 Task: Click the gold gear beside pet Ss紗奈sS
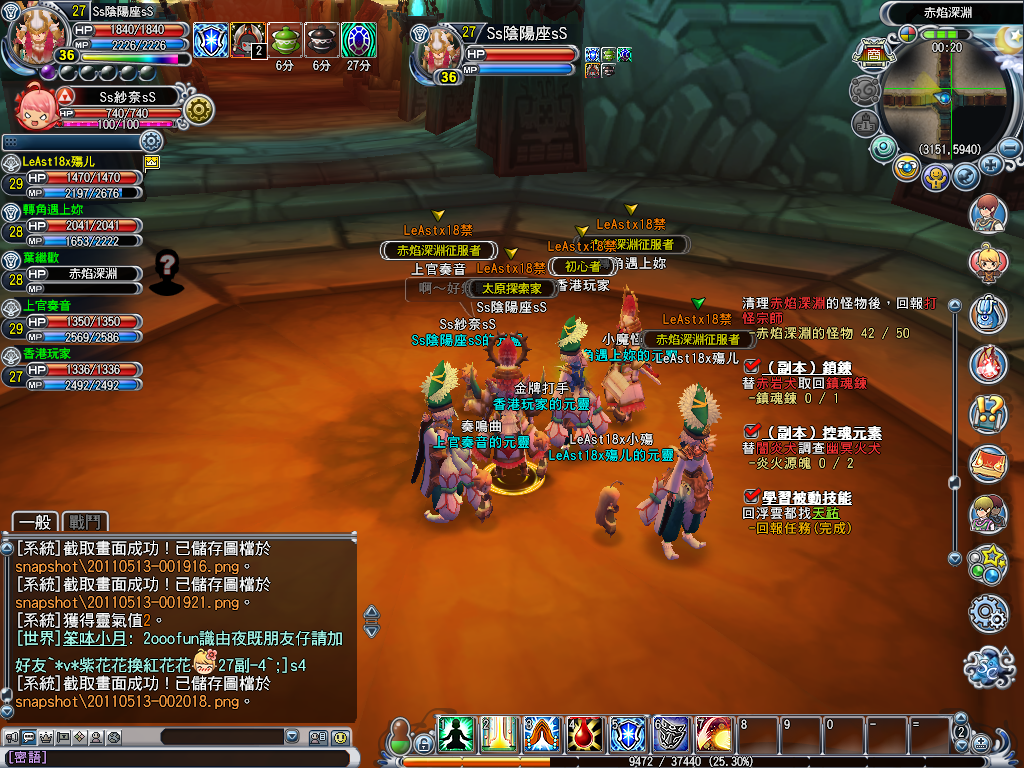coord(198,109)
